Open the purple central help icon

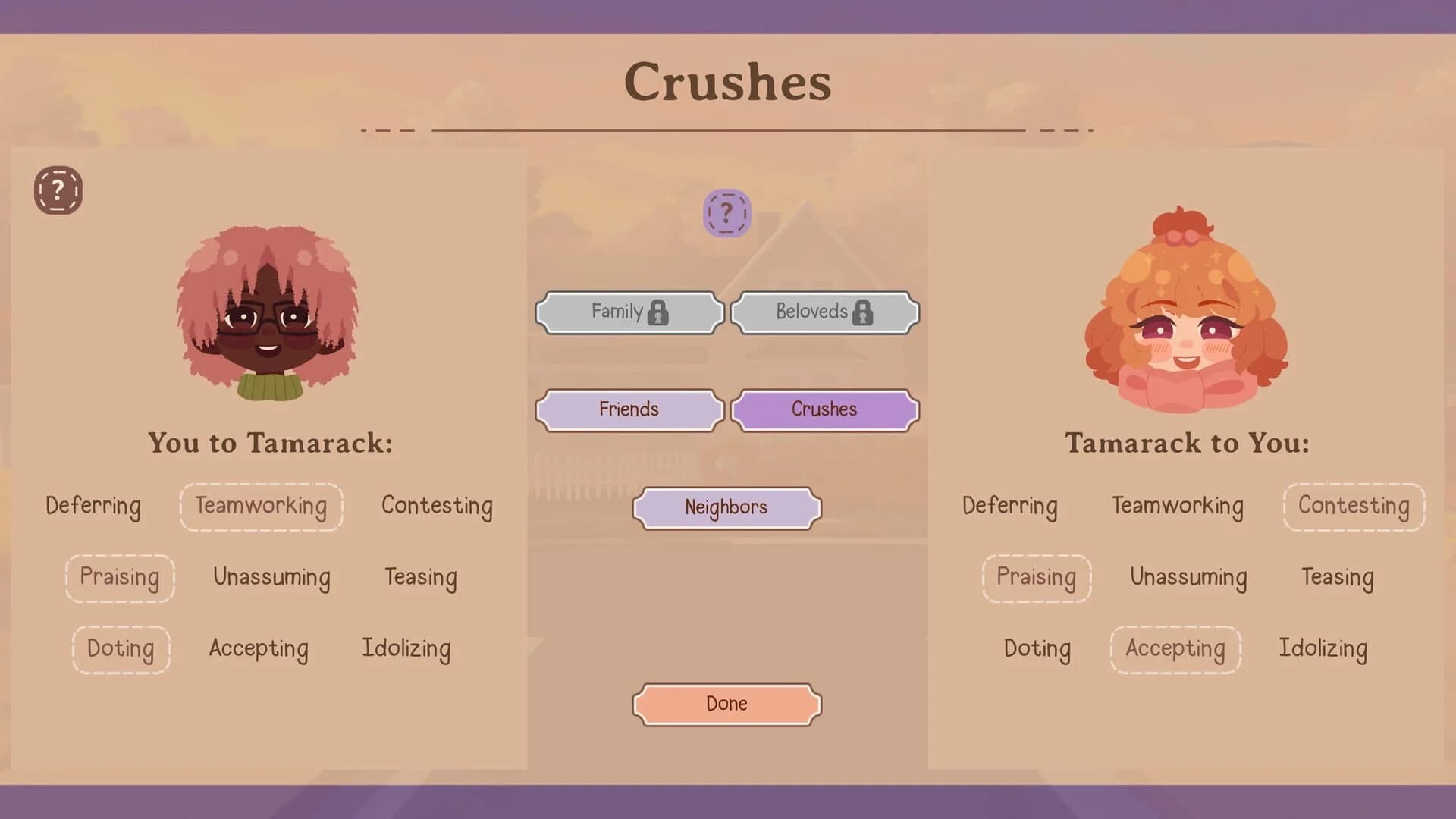click(x=726, y=213)
